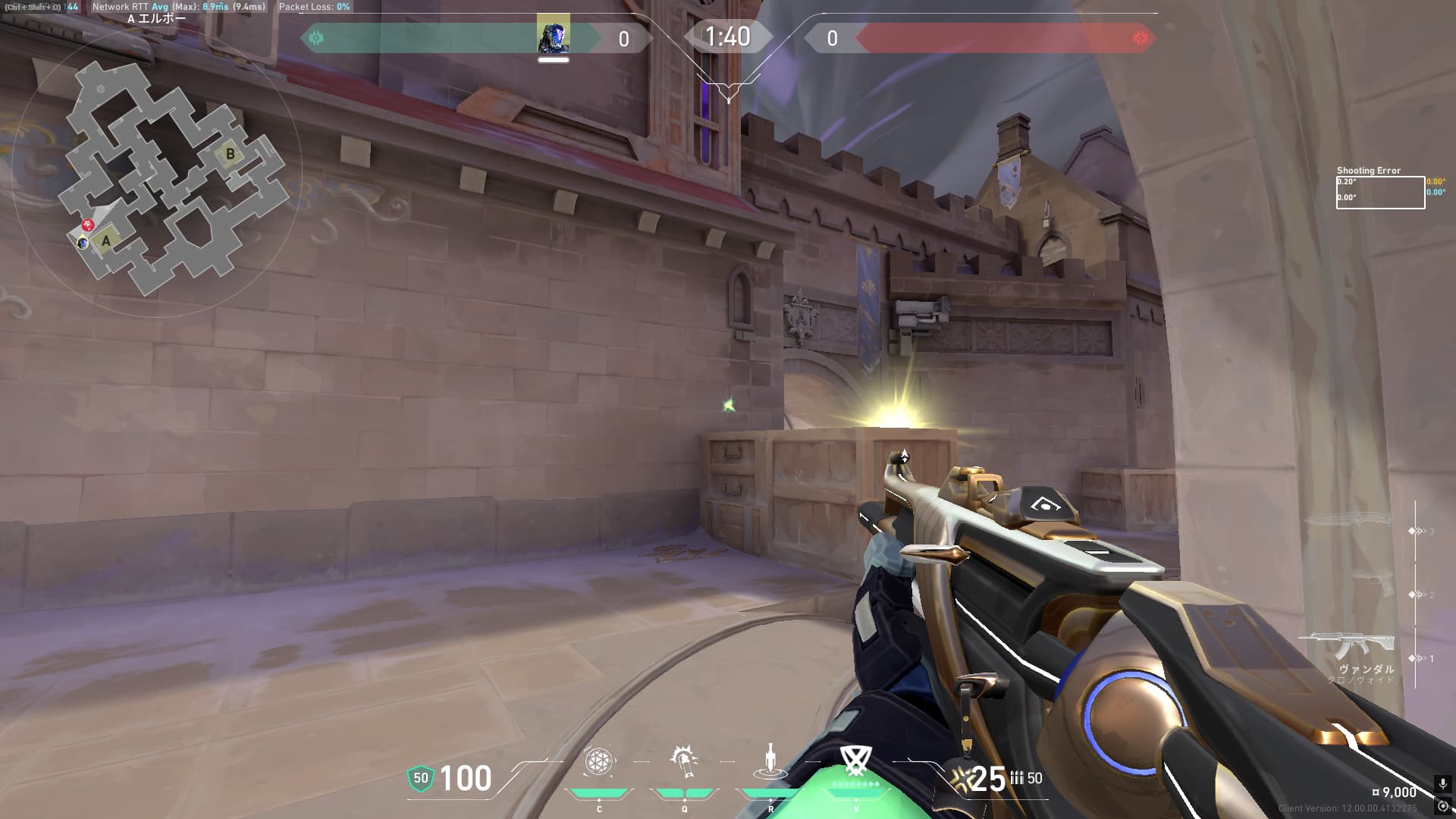Toggle the microphone icon

coord(1442,784)
